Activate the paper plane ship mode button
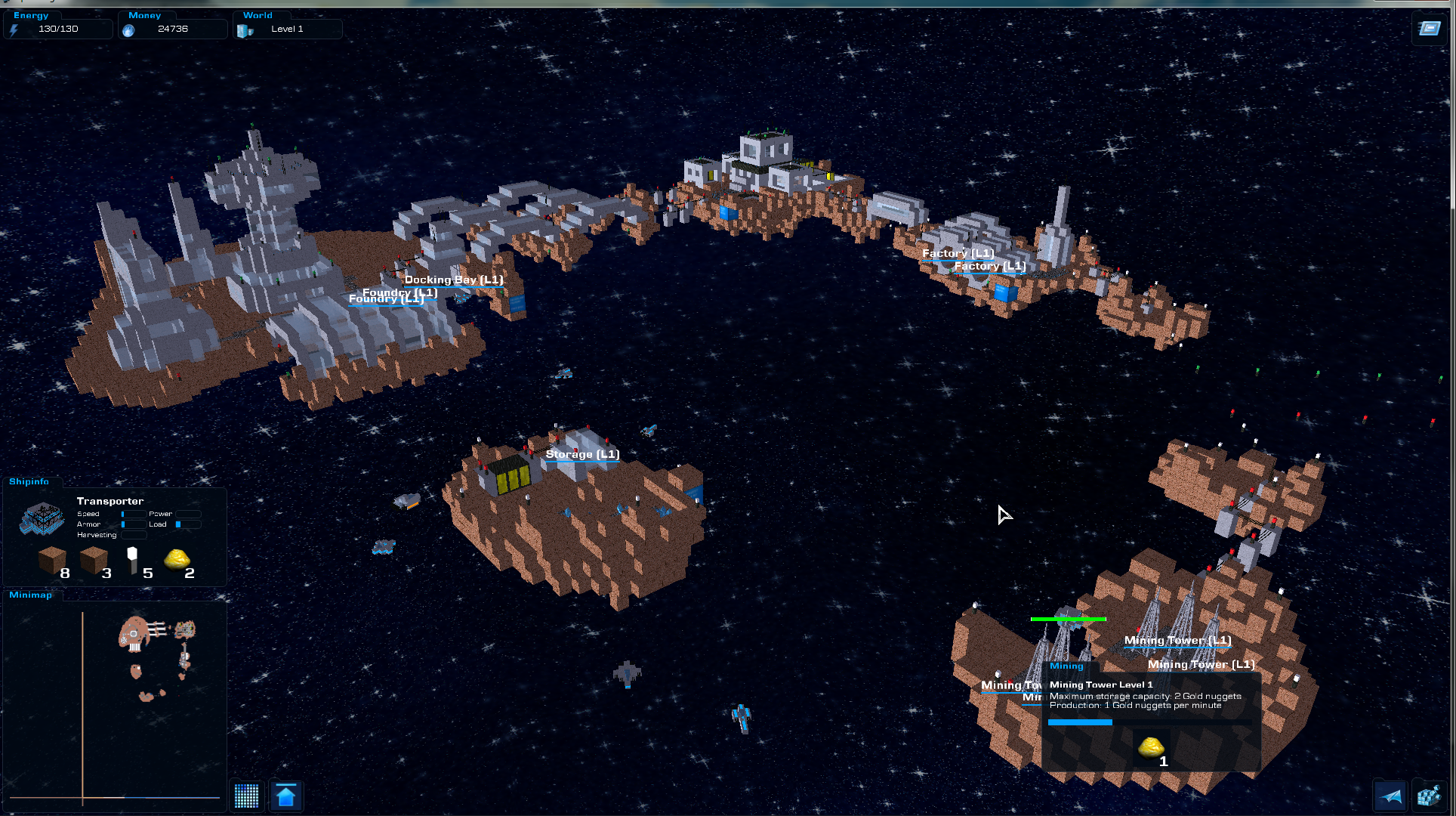Viewport: 1456px width, 816px height. tap(1390, 796)
